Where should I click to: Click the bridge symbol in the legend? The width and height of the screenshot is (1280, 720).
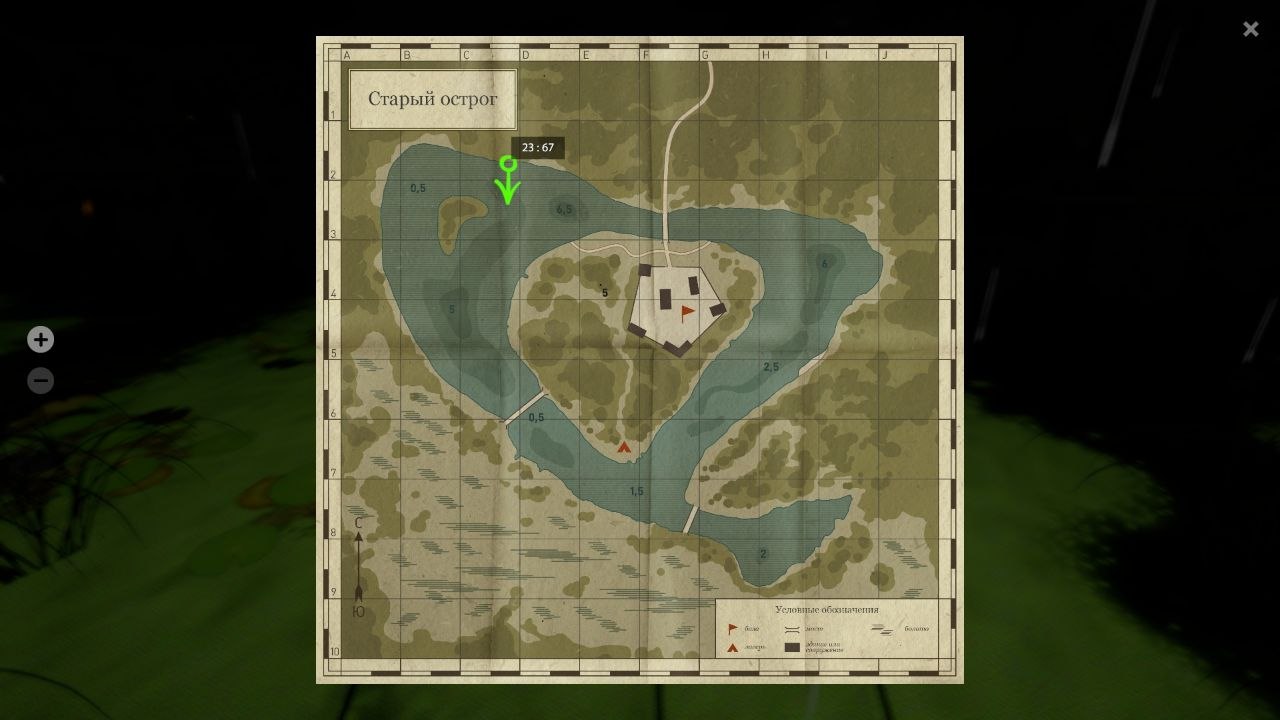792,628
